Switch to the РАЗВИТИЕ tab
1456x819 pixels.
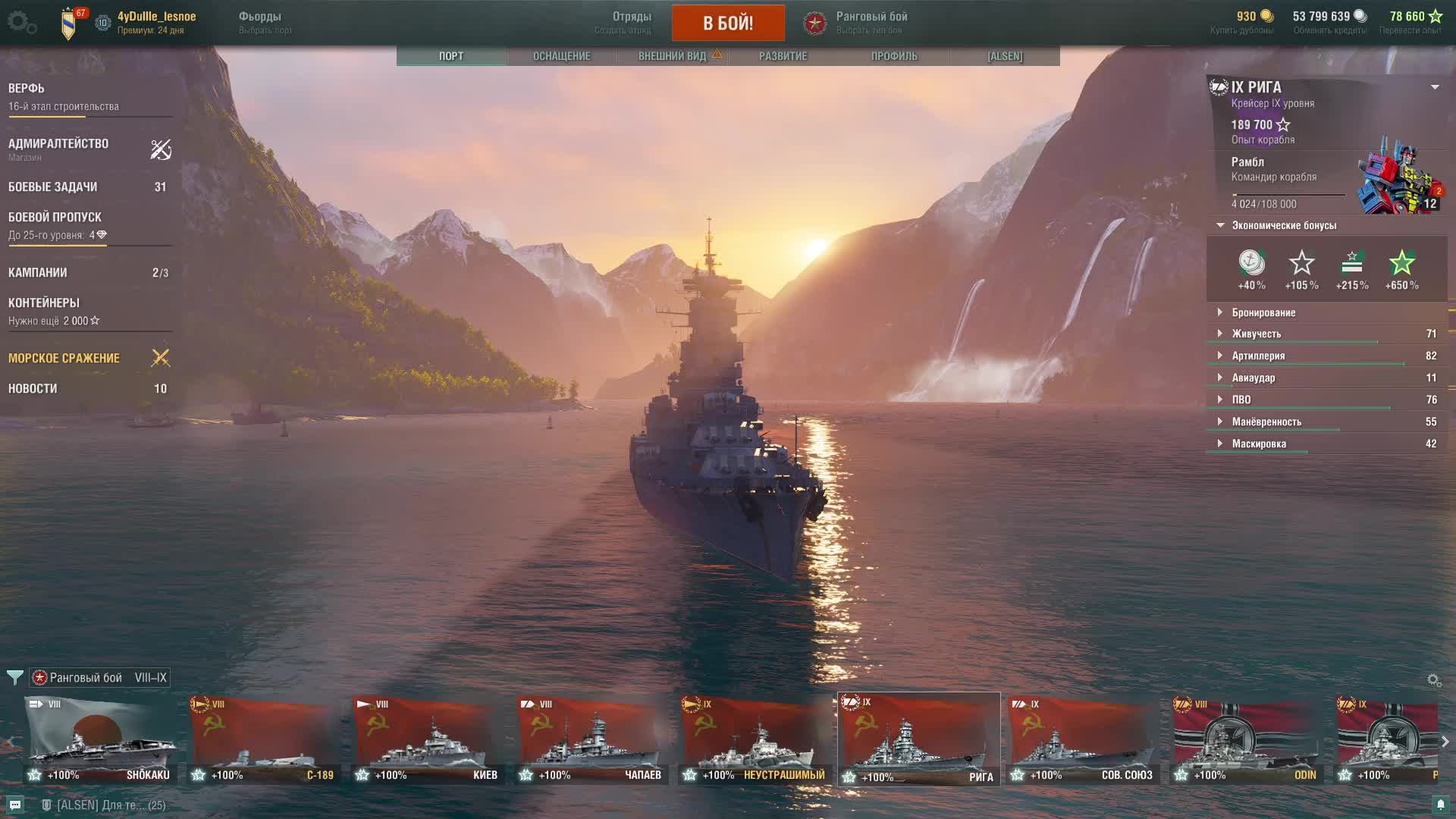783,56
